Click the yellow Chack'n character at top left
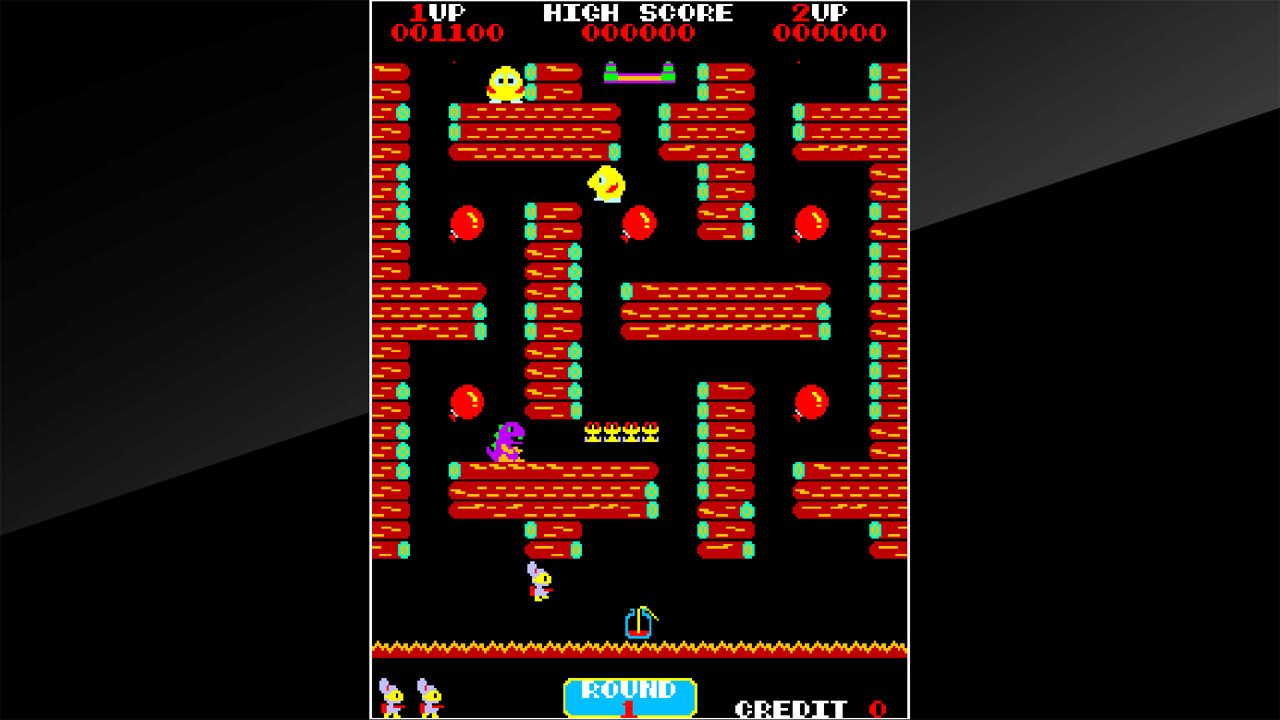The height and width of the screenshot is (720, 1280). [505, 82]
